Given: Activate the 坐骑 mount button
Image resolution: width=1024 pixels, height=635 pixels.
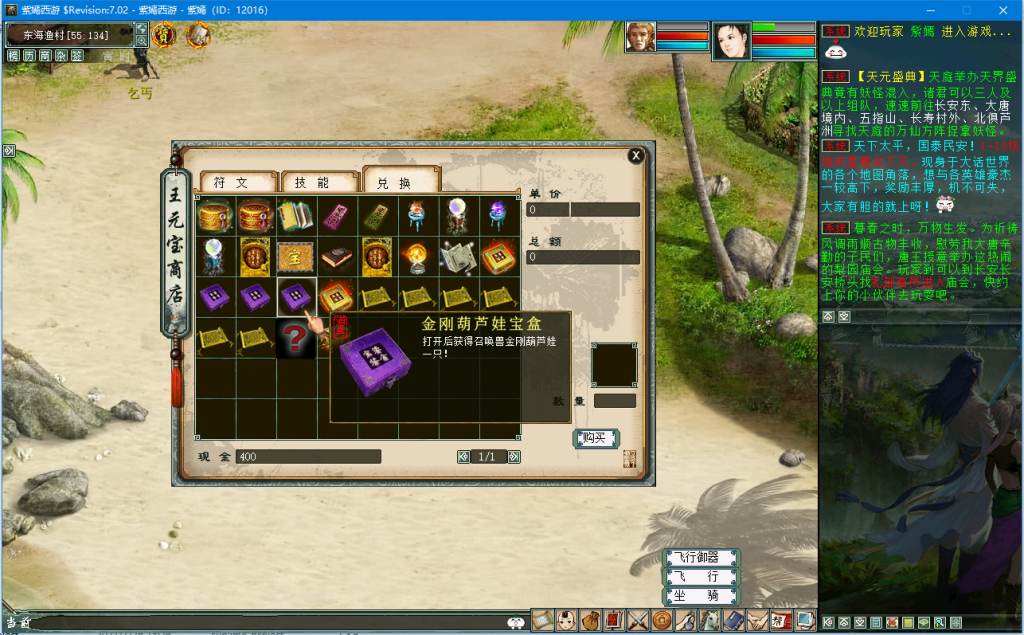Looking at the screenshot, I should pos(702,596).
